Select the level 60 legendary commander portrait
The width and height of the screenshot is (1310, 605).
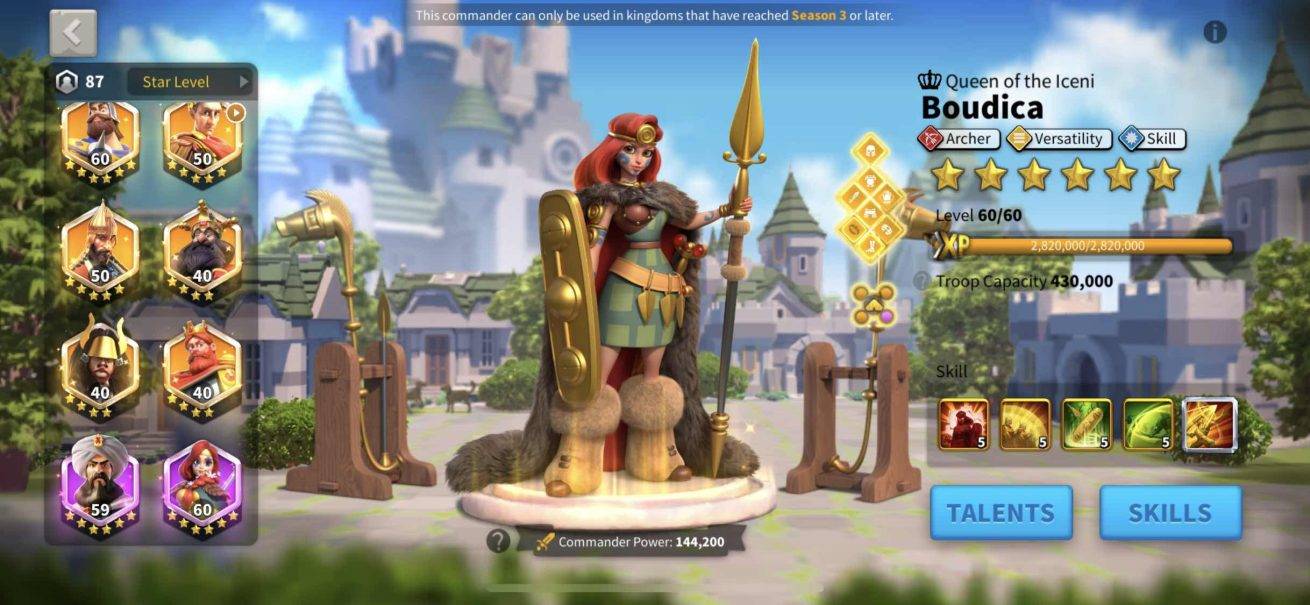pyautogui.click(x=100, y=142)
